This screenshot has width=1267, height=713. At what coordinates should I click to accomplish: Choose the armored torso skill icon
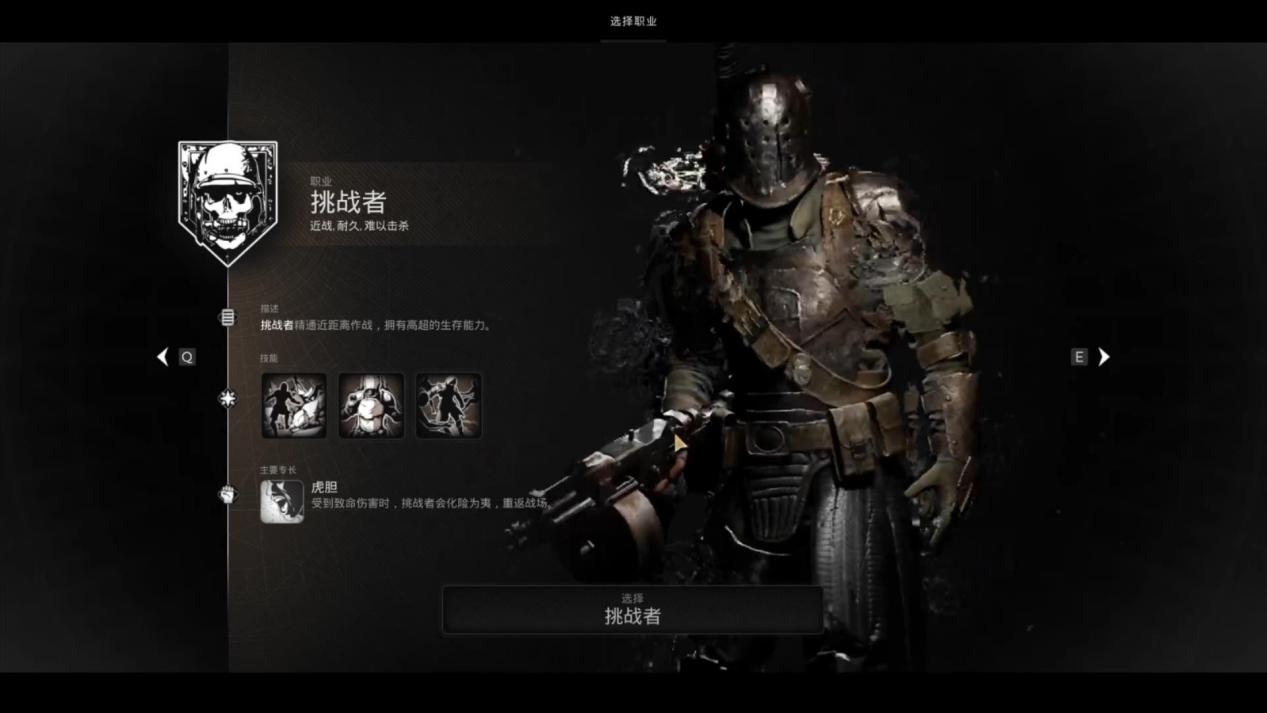point(371,406)
